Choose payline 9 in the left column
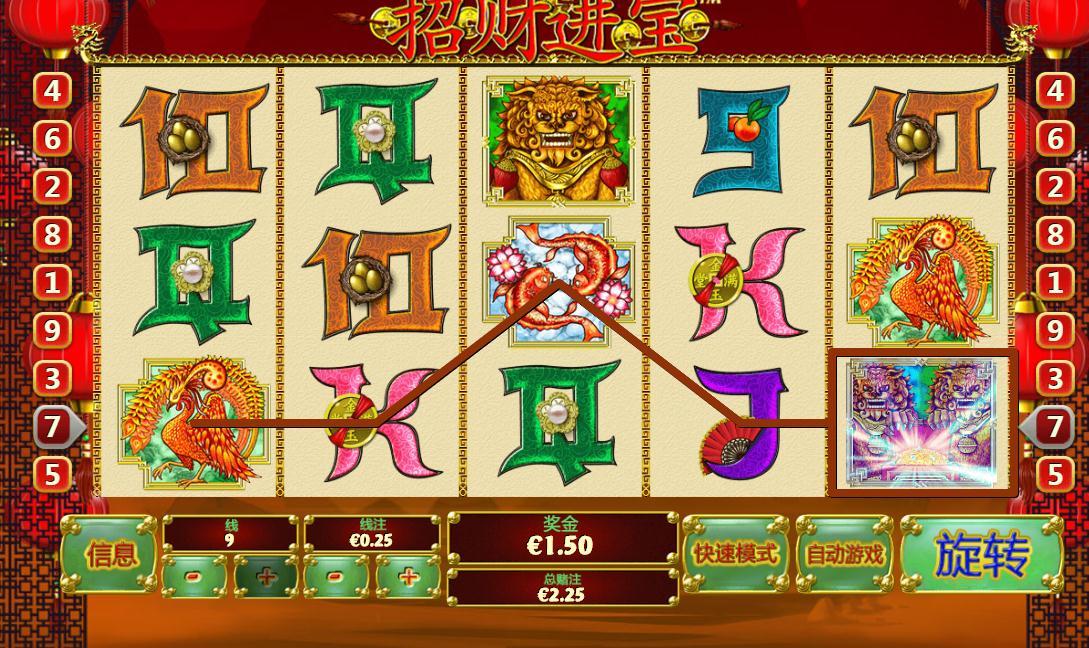Screen dimensions: 1089x648 coord(52,331)
